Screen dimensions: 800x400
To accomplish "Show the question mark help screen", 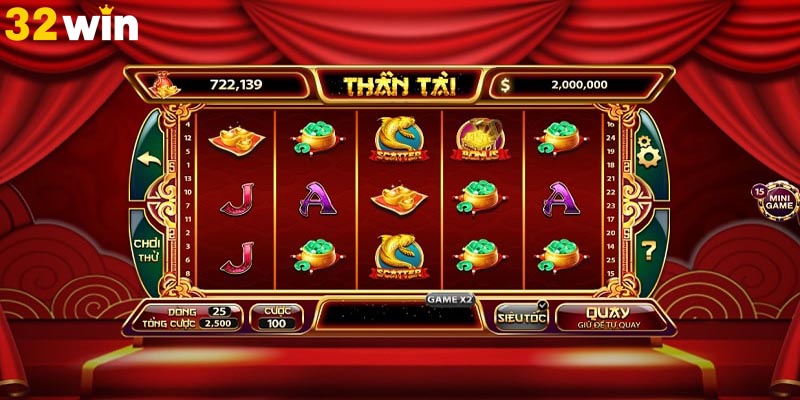I will (648, 249).
